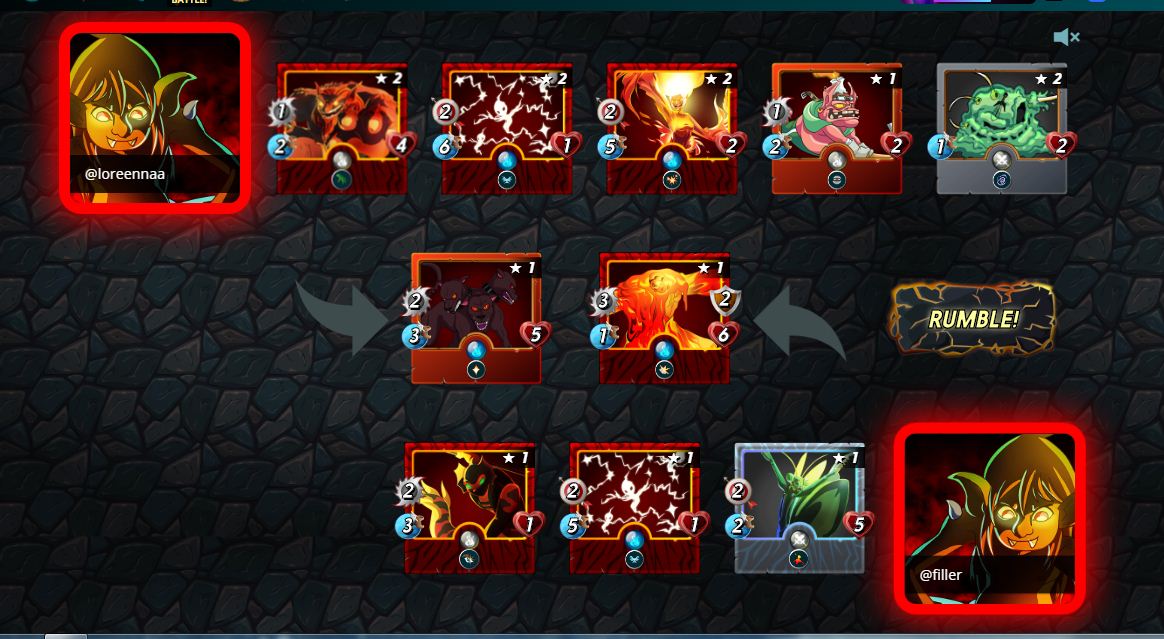Viewport: 1164px width, 639px height.
Task: Pick the green Creeping Ooze slime card
Action: pos(1001,127)
